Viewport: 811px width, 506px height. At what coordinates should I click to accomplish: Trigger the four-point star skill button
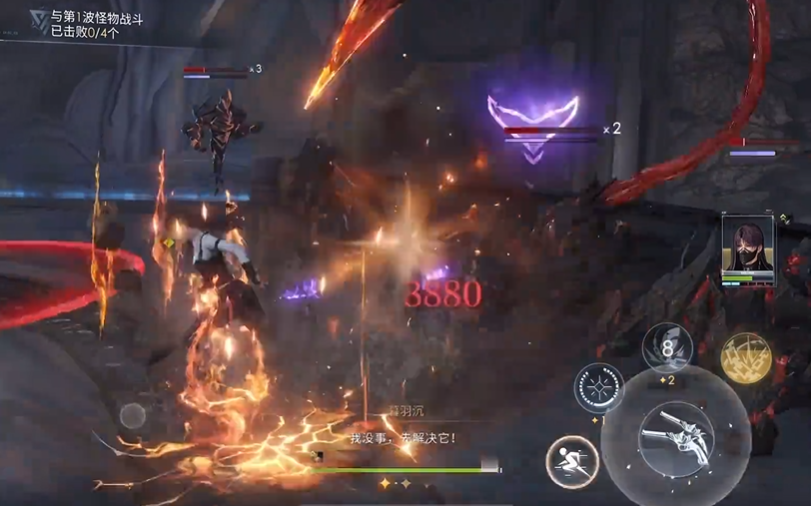point(599,388)
